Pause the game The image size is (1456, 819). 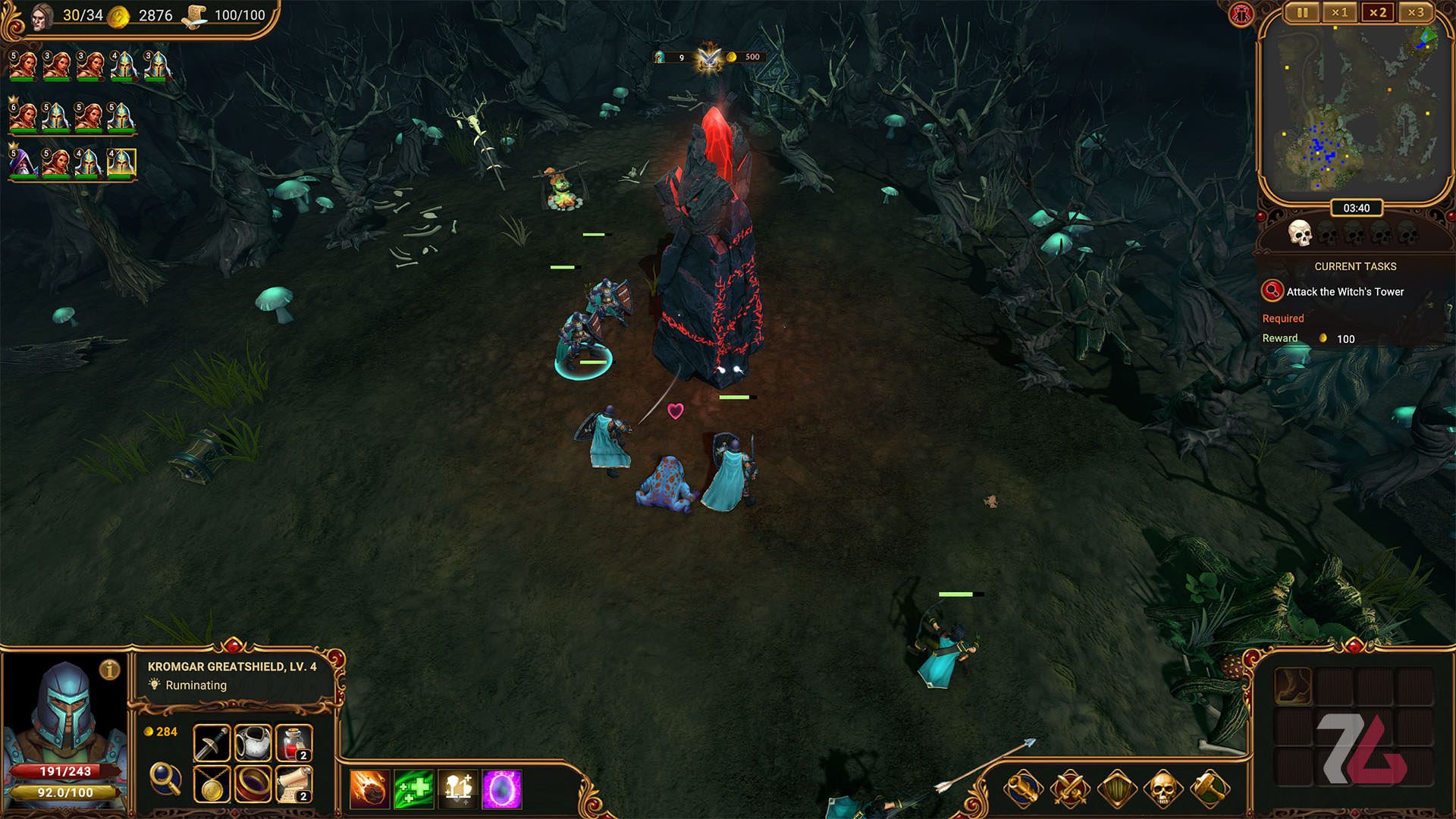coord(1302,13)
